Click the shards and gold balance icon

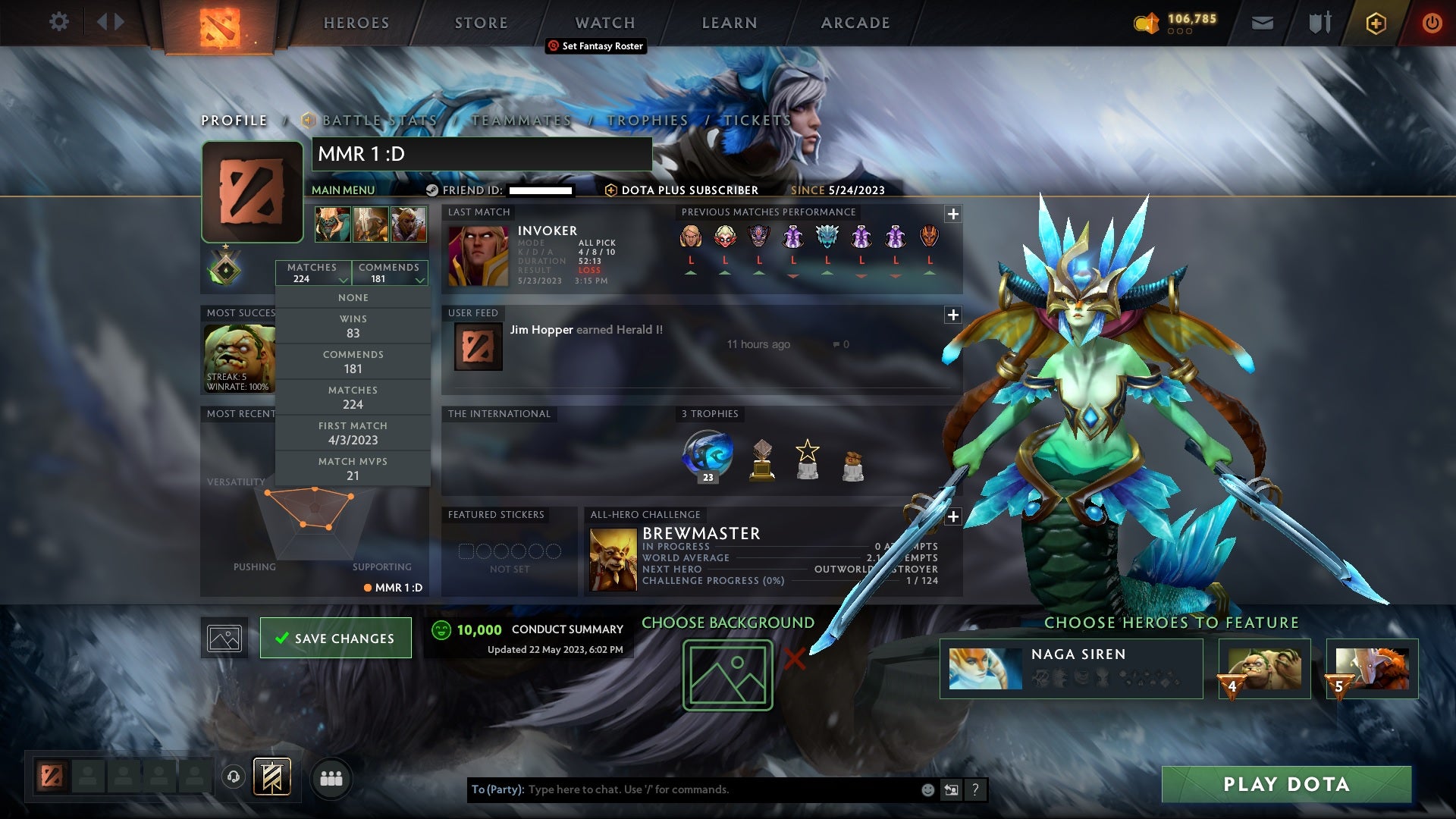(x=1147, y=23)
